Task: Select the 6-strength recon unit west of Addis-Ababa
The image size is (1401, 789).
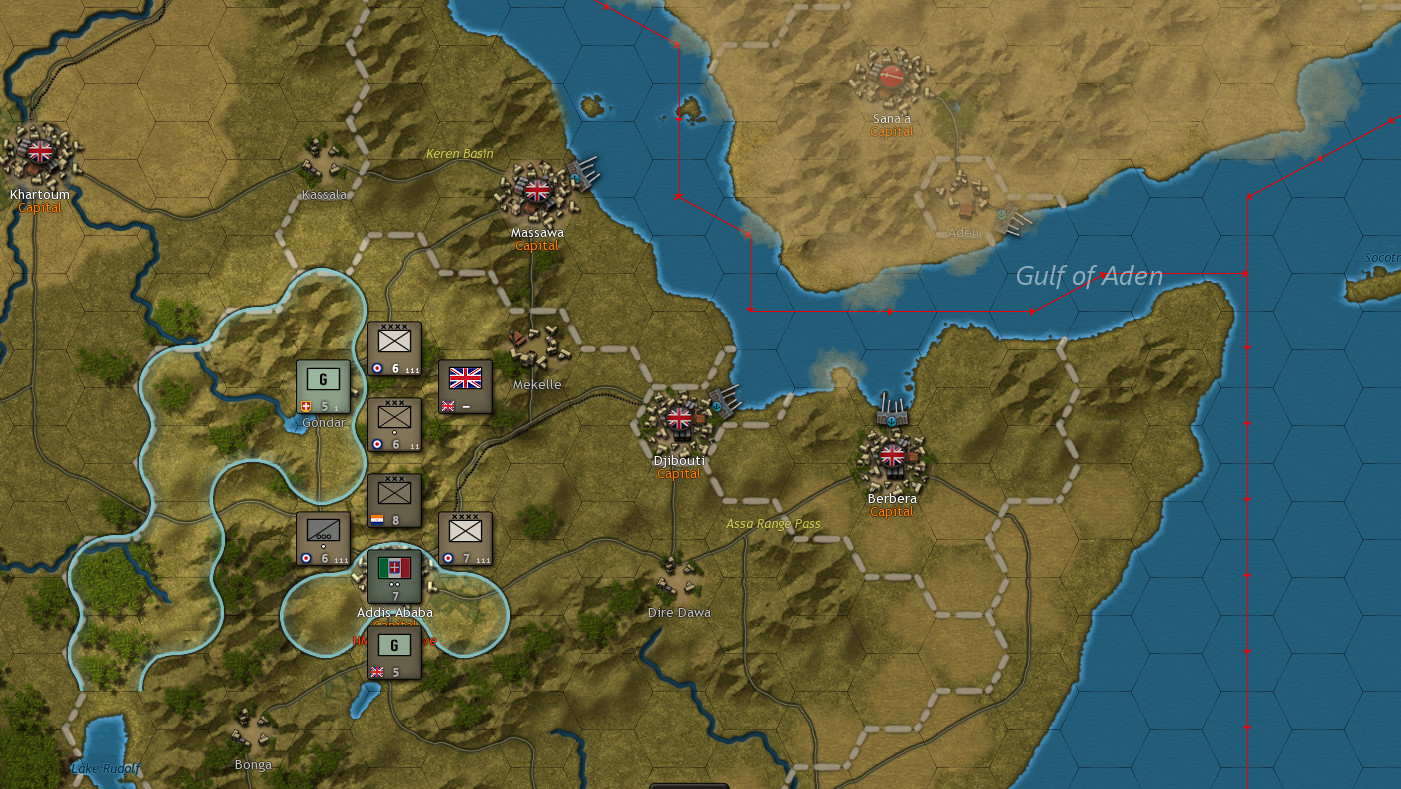Action: 322,537
